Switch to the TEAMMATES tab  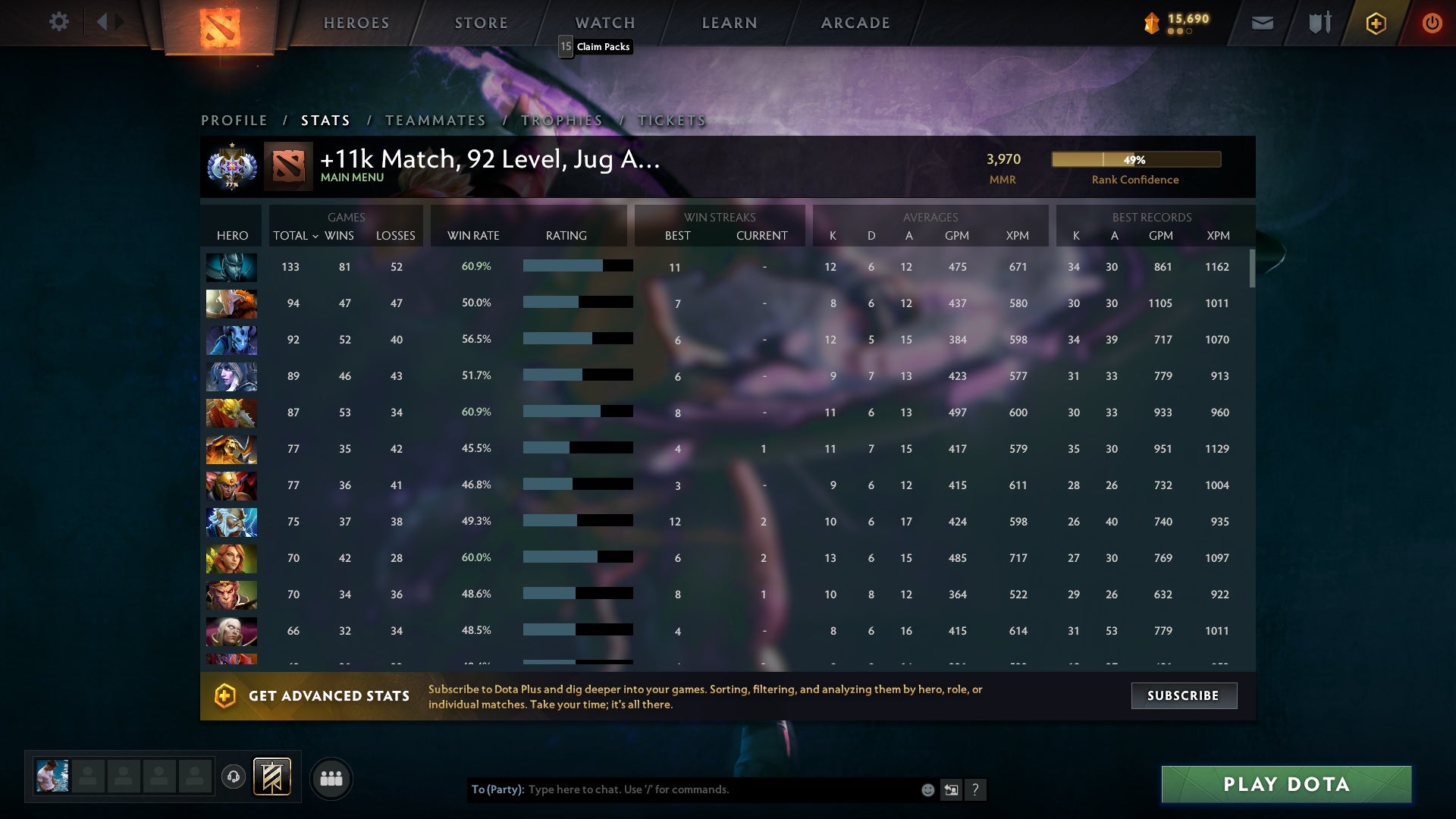(436, 120)
